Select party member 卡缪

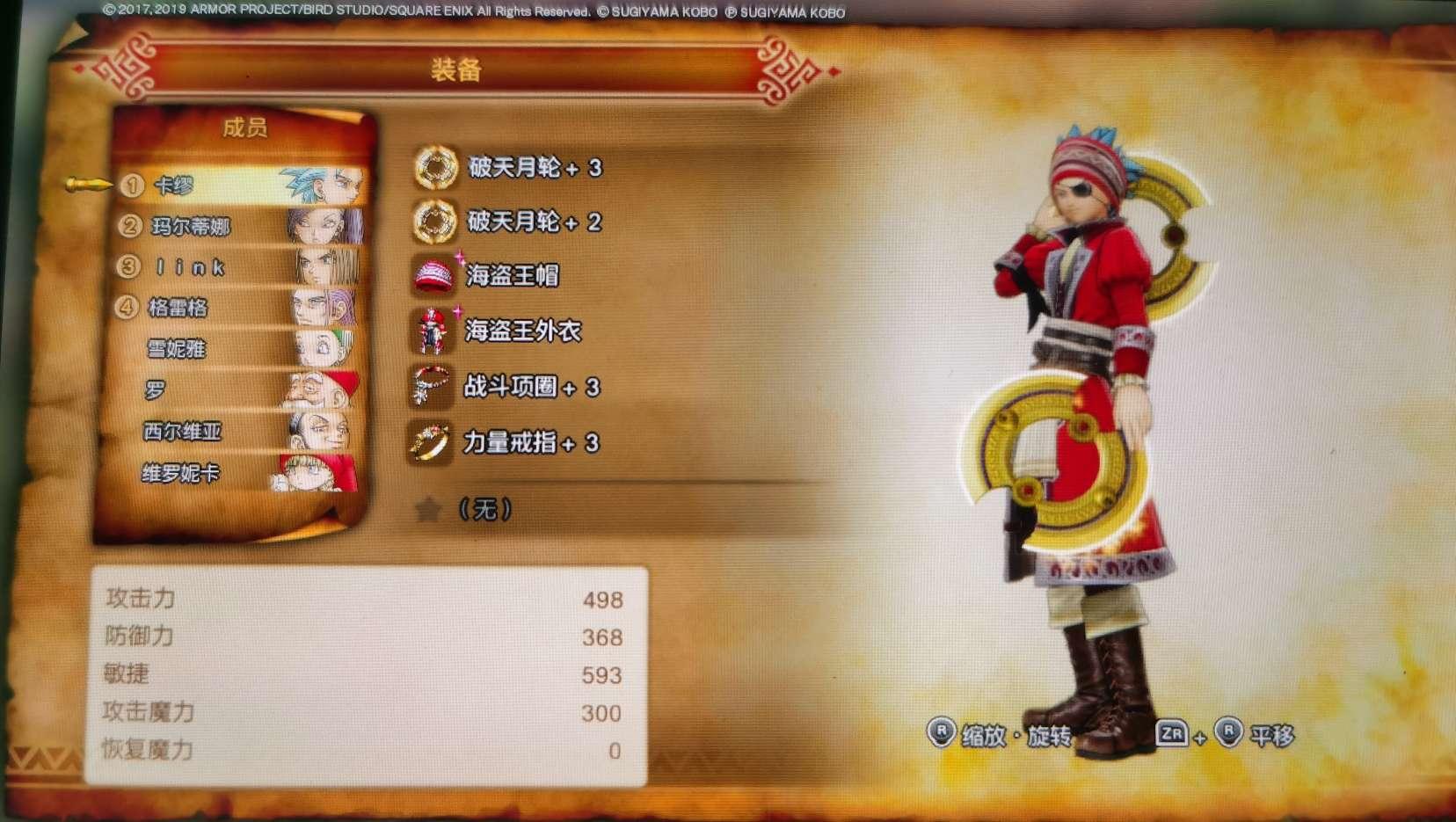click(176, 185)
